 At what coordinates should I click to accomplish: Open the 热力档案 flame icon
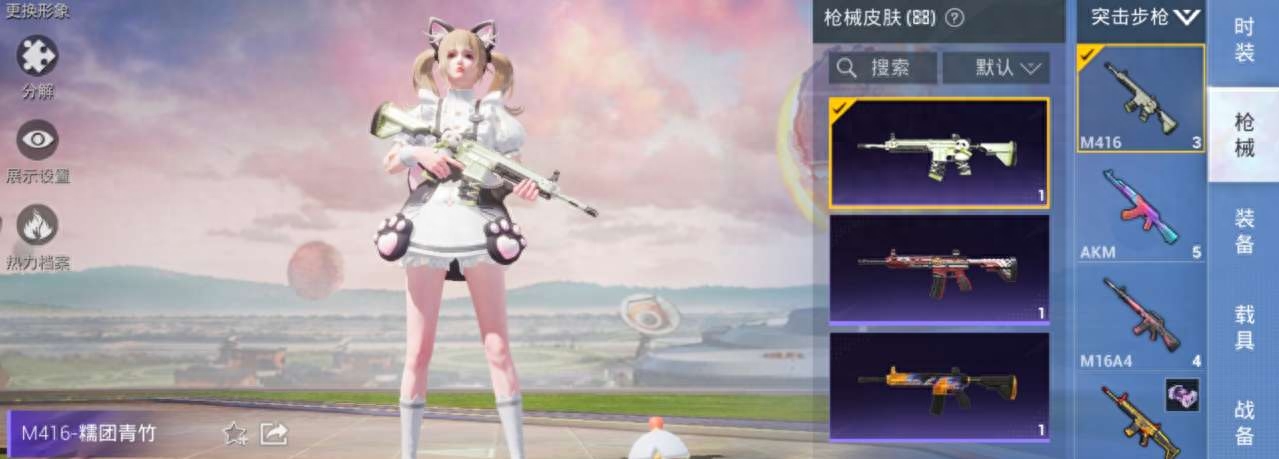tap(37, 225)
